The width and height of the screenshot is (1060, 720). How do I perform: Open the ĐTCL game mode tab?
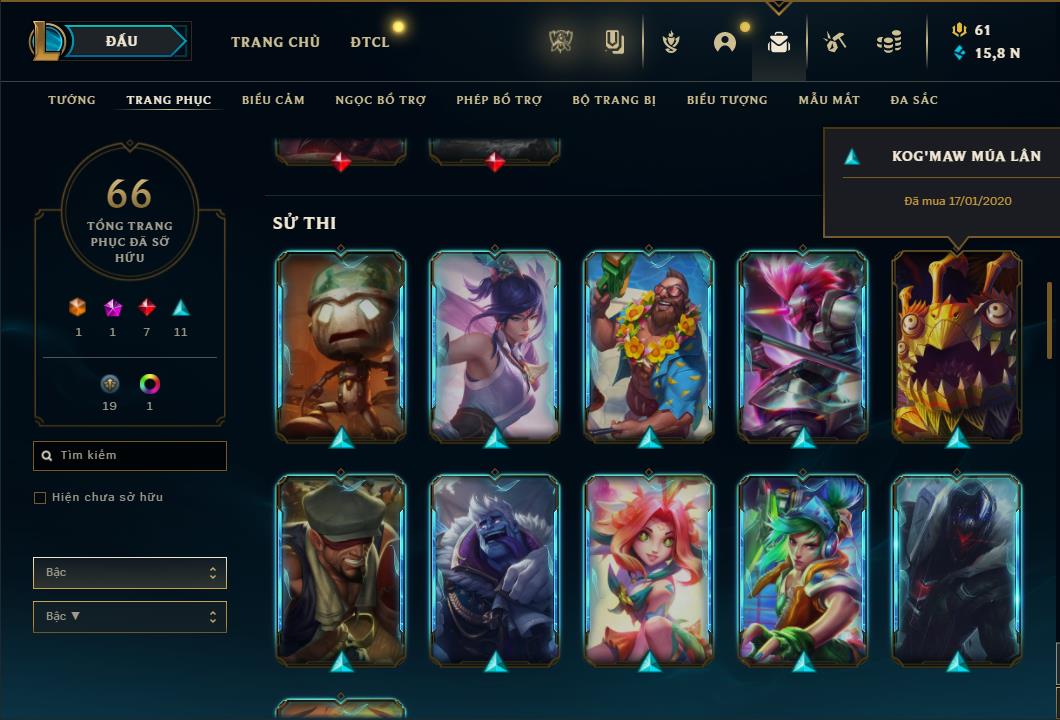pos(370,42)
